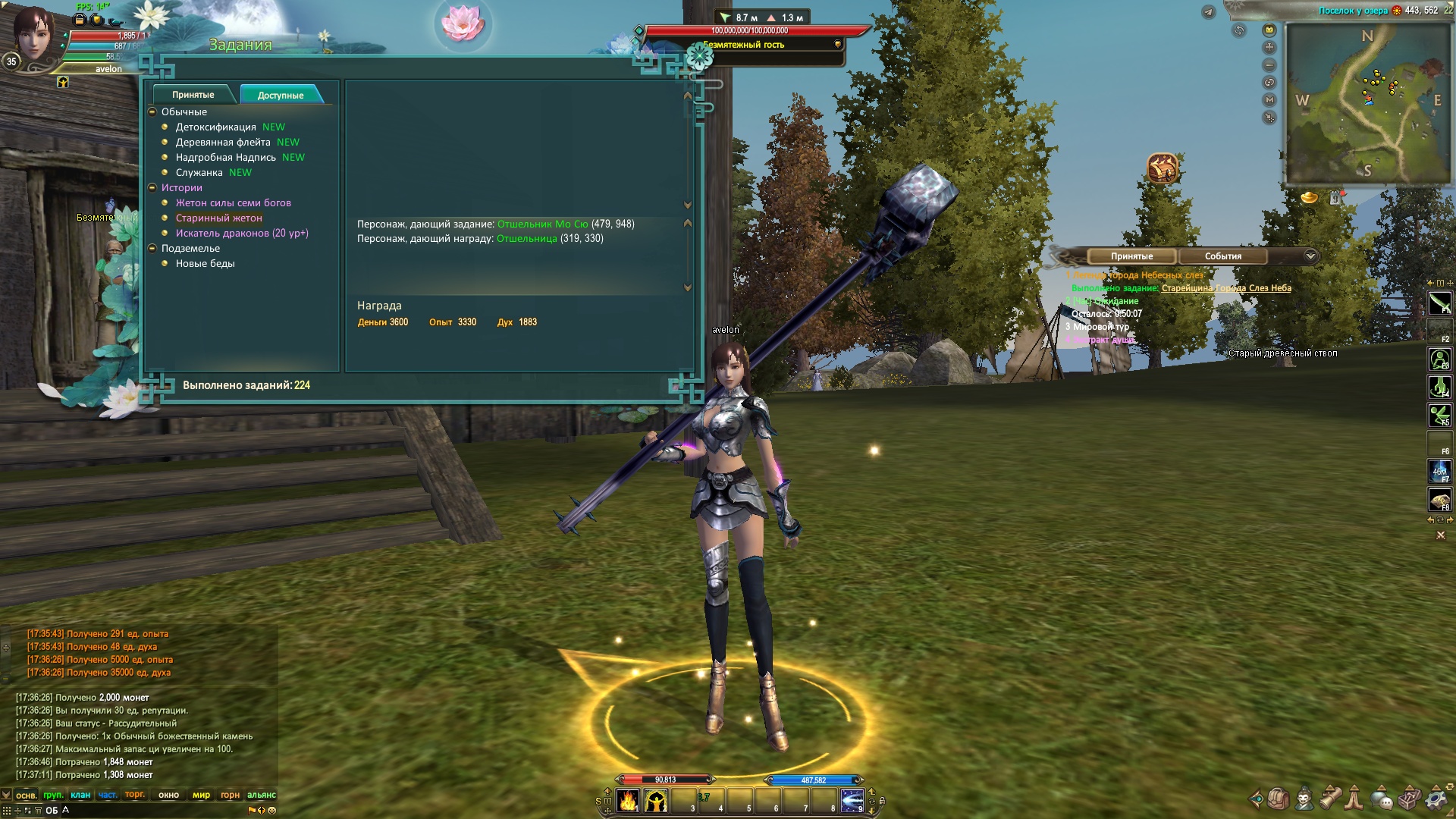The image size is (1456, 819).
Task: Select the Новые беды dungeon quest
Action: pyautogui.click(x=205, y=264)
